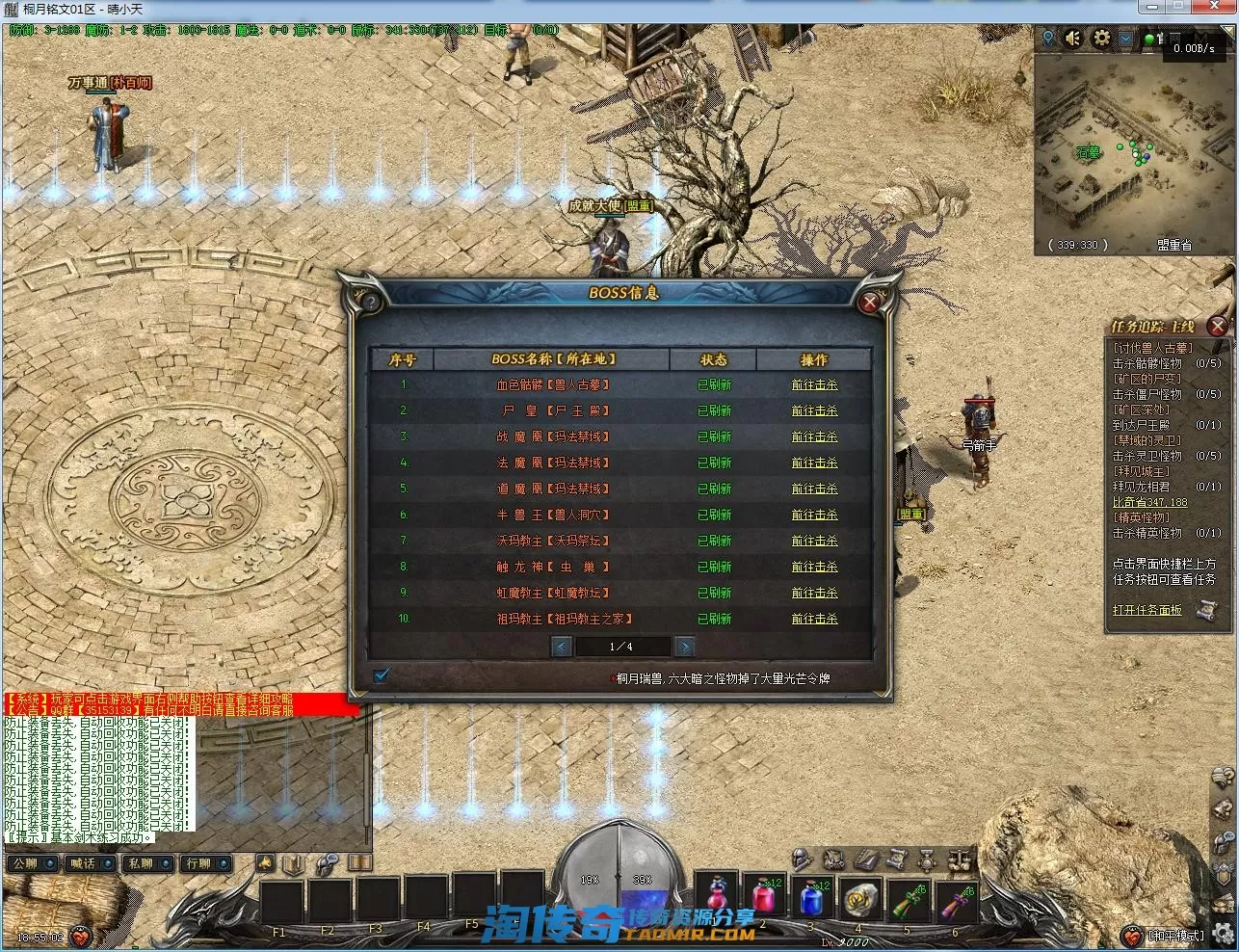Open the boss window help button
Screen dimensions: 1239x952
(369, 302)
